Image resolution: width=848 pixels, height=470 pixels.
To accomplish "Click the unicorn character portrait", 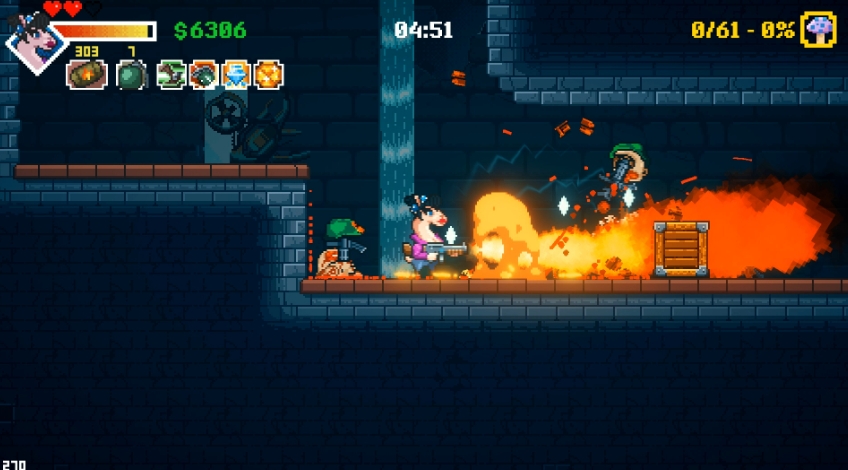I will pyautogui.click(x=34, y=43).
